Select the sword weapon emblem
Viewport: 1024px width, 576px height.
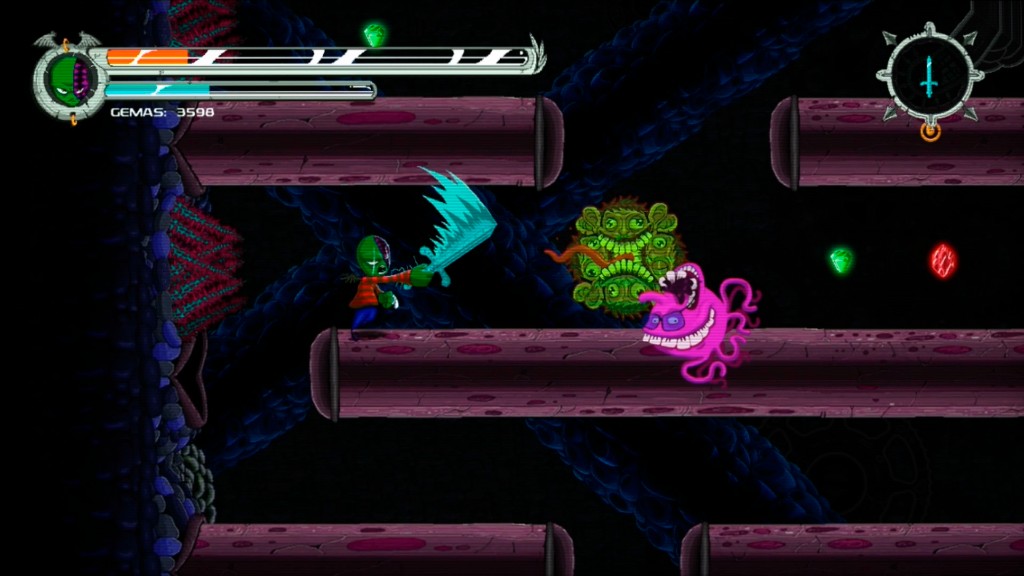click(x=929, y=77)
